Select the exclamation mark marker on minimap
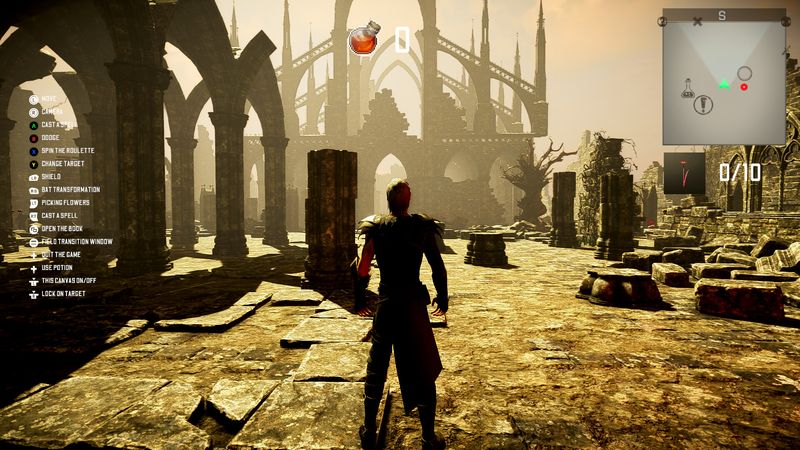This screenshot has width=800, height=450. [705, 103]
